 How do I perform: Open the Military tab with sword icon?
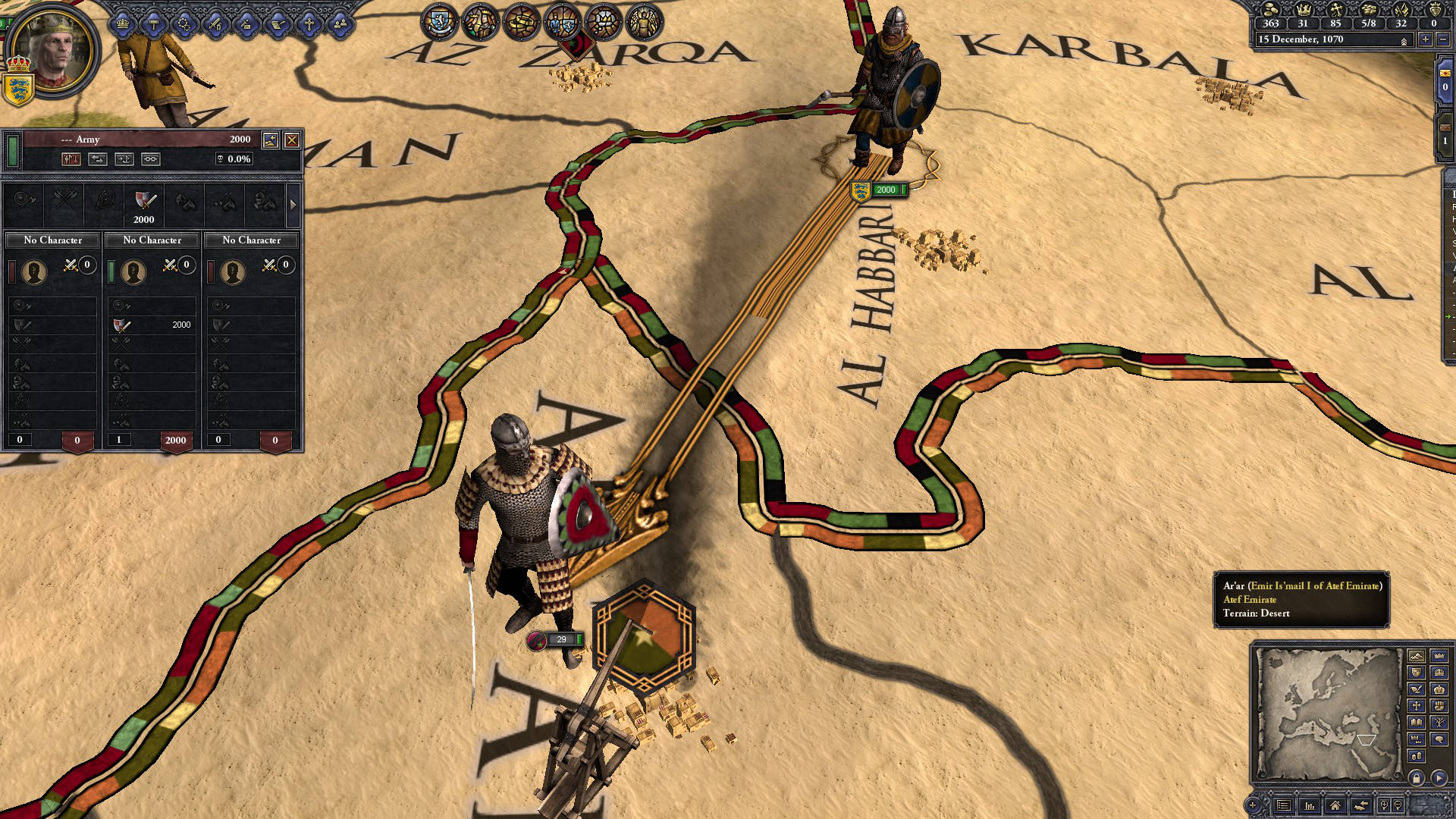(x=215, y=24)
